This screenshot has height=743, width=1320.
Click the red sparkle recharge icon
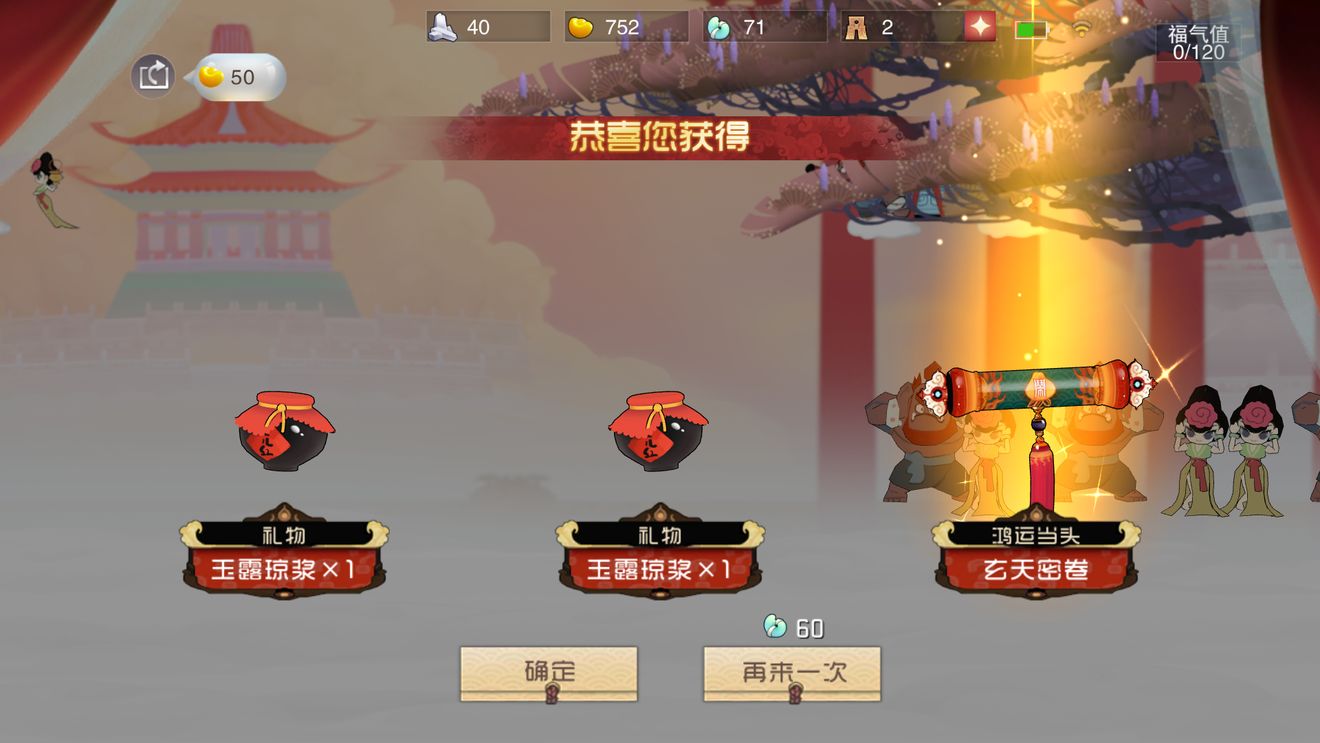click(x=977, y=27)
